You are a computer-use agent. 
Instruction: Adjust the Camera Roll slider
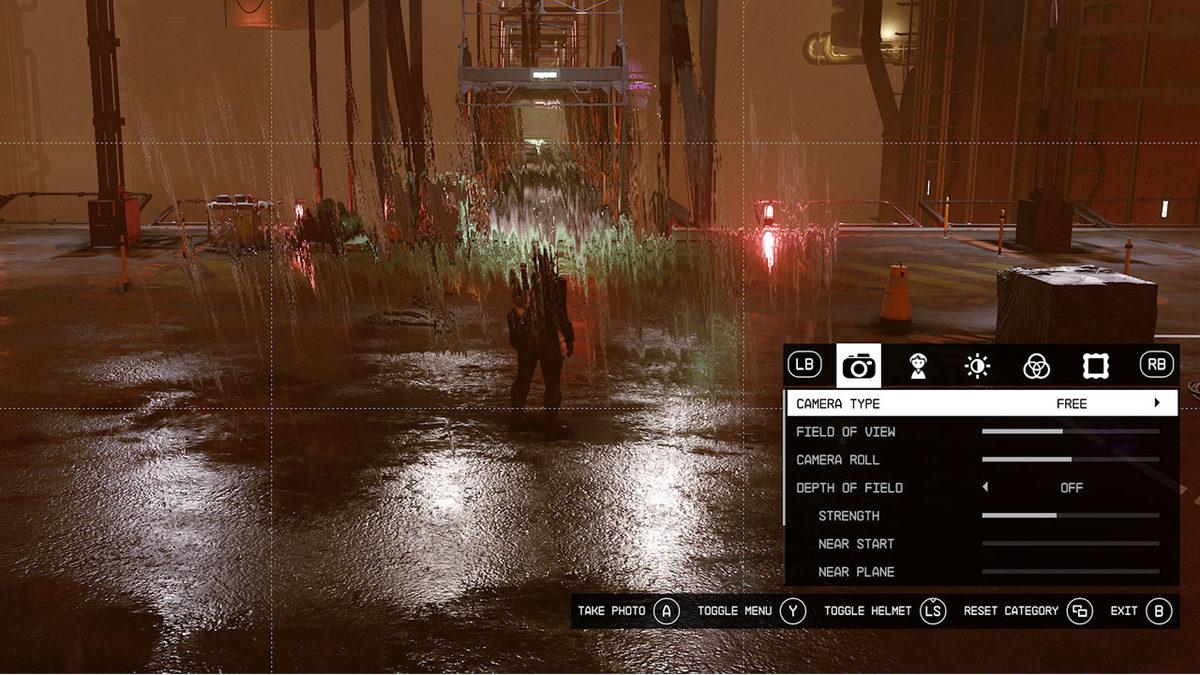1070,459
